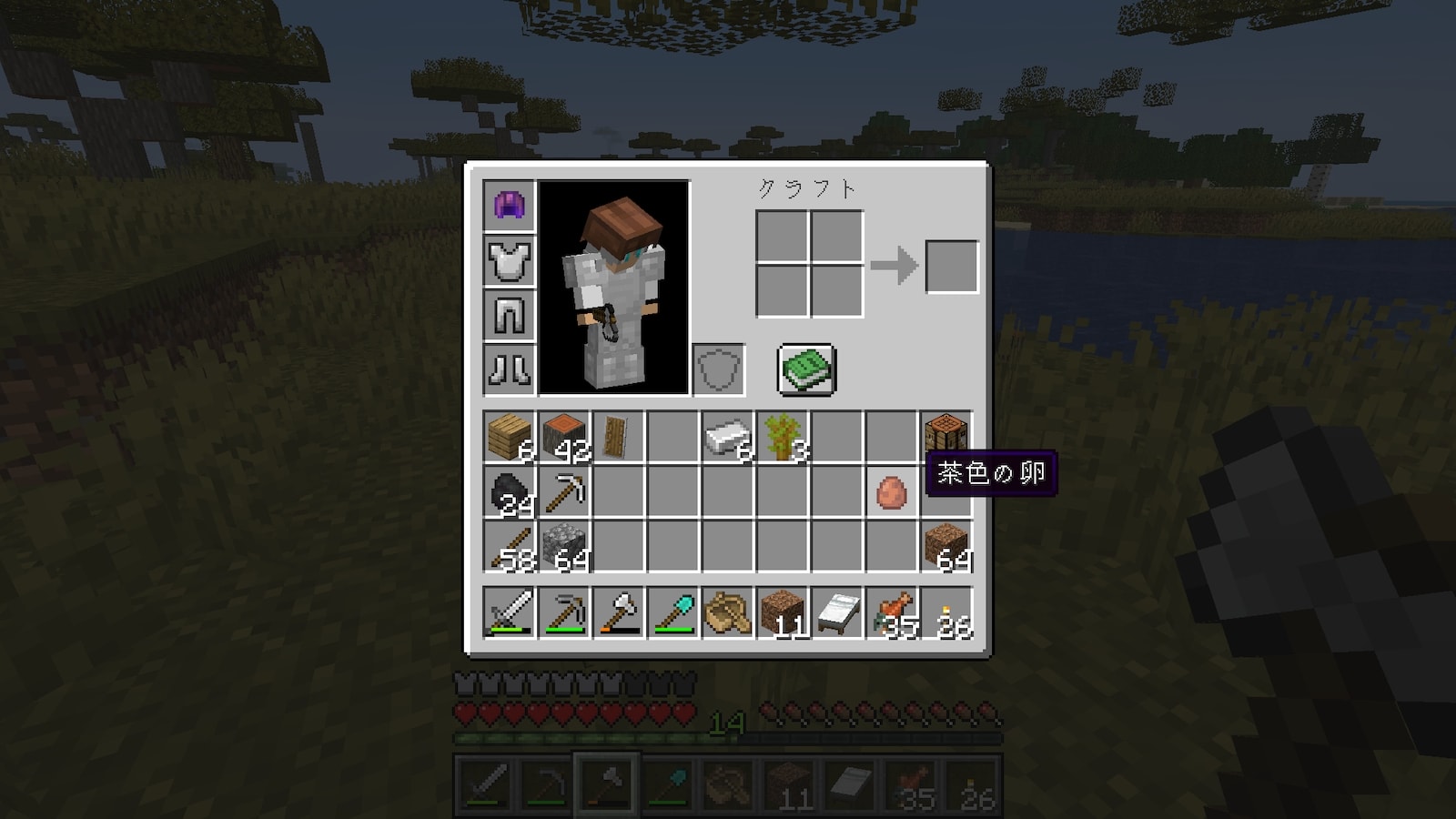
Task: Select the iron sword in the hotbar
Action: 510,612
